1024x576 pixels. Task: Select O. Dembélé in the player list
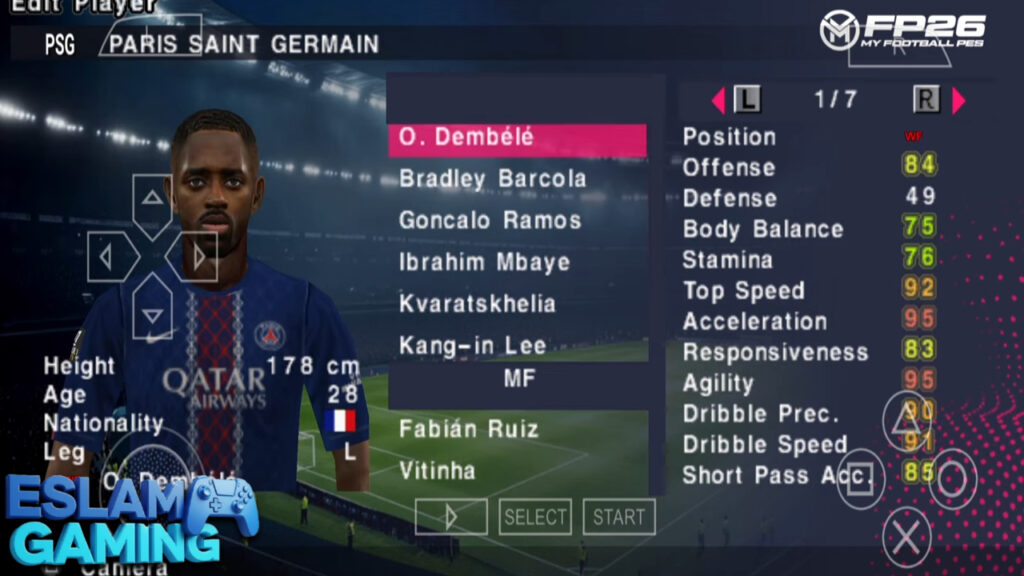pyautogui.click(x=516, y=139)
